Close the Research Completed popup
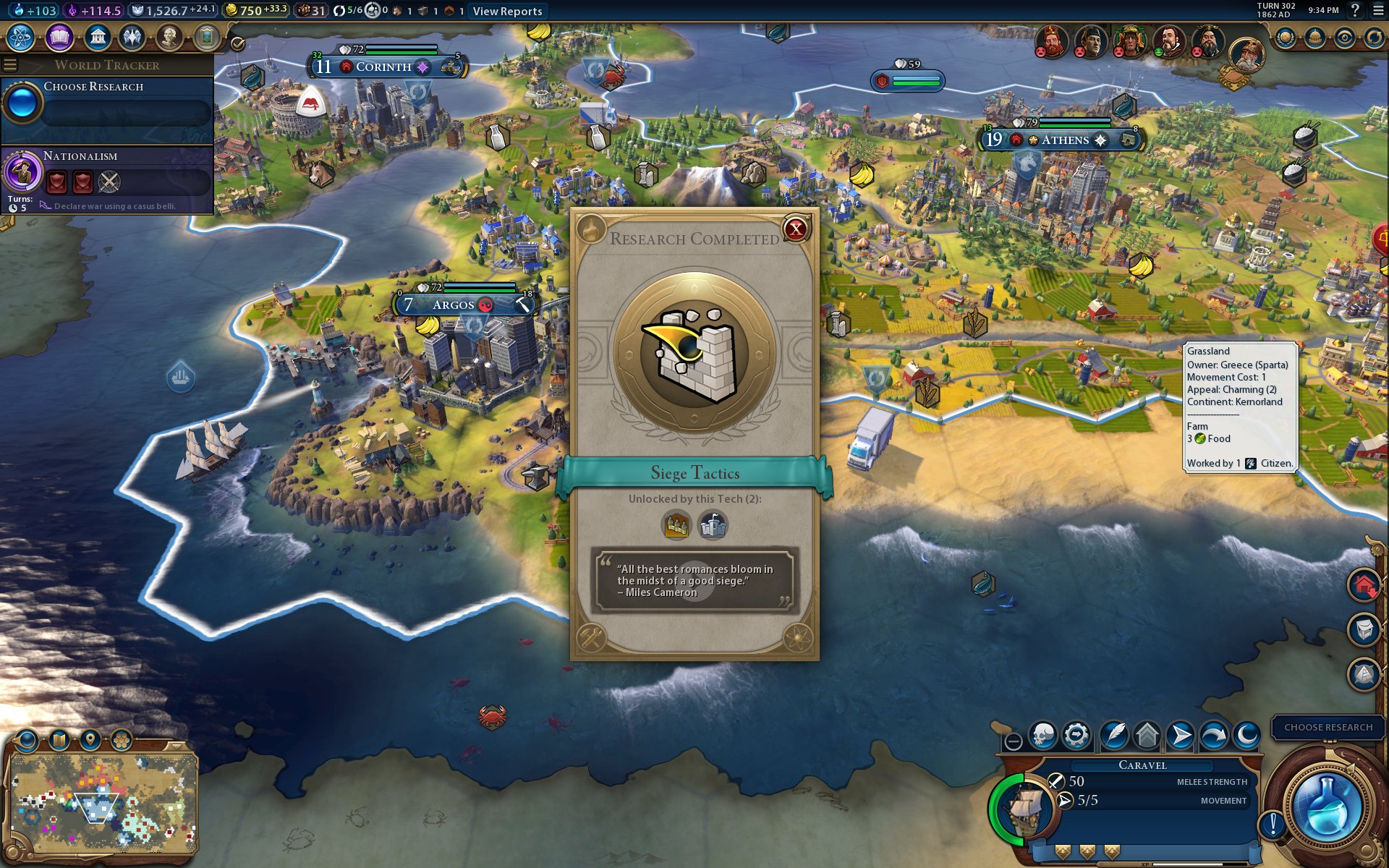This screenshot has height=868, width=1389. [x=796, y=230]
